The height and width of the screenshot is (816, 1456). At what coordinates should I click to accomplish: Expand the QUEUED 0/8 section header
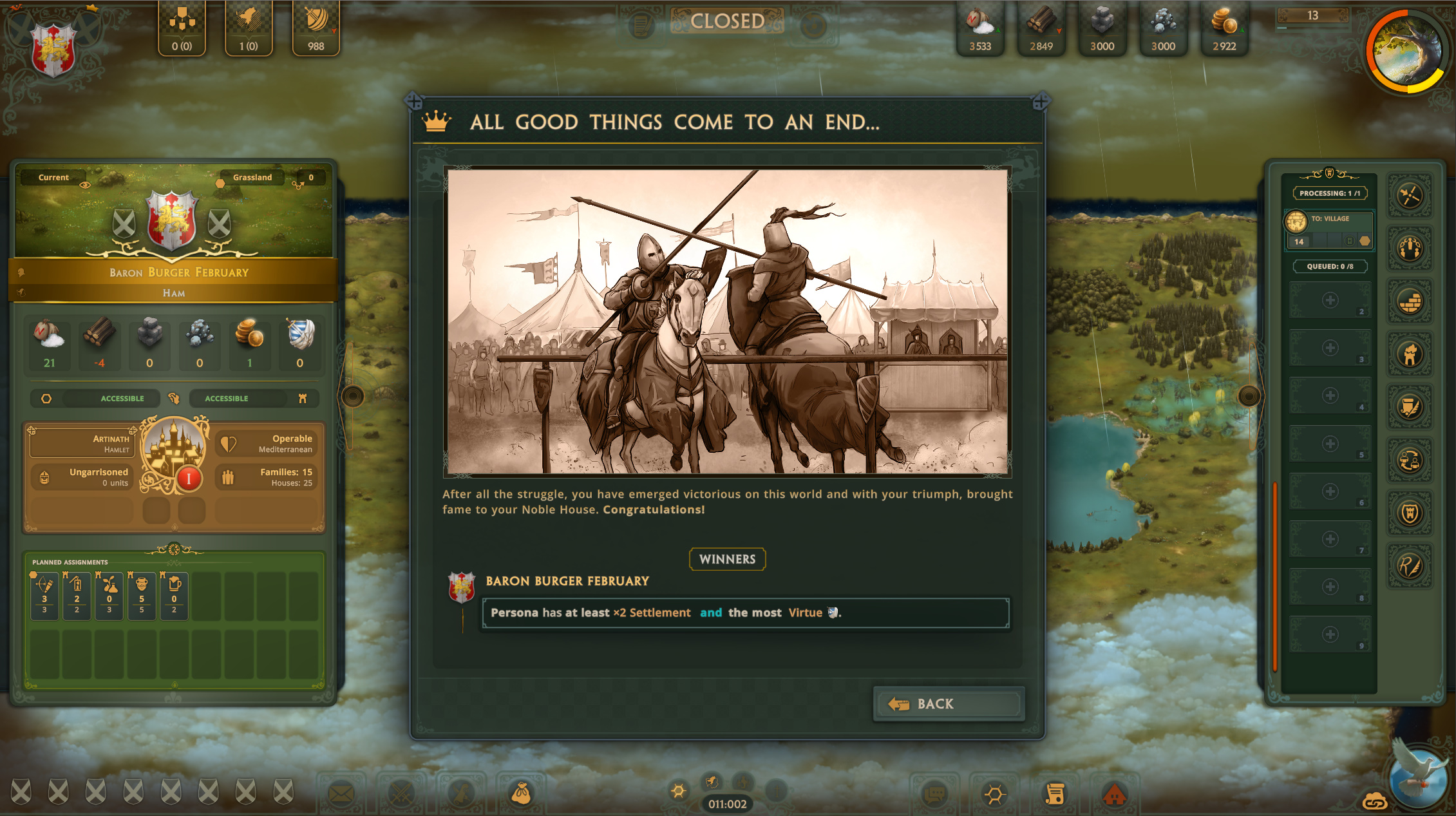coord(1330,266)
